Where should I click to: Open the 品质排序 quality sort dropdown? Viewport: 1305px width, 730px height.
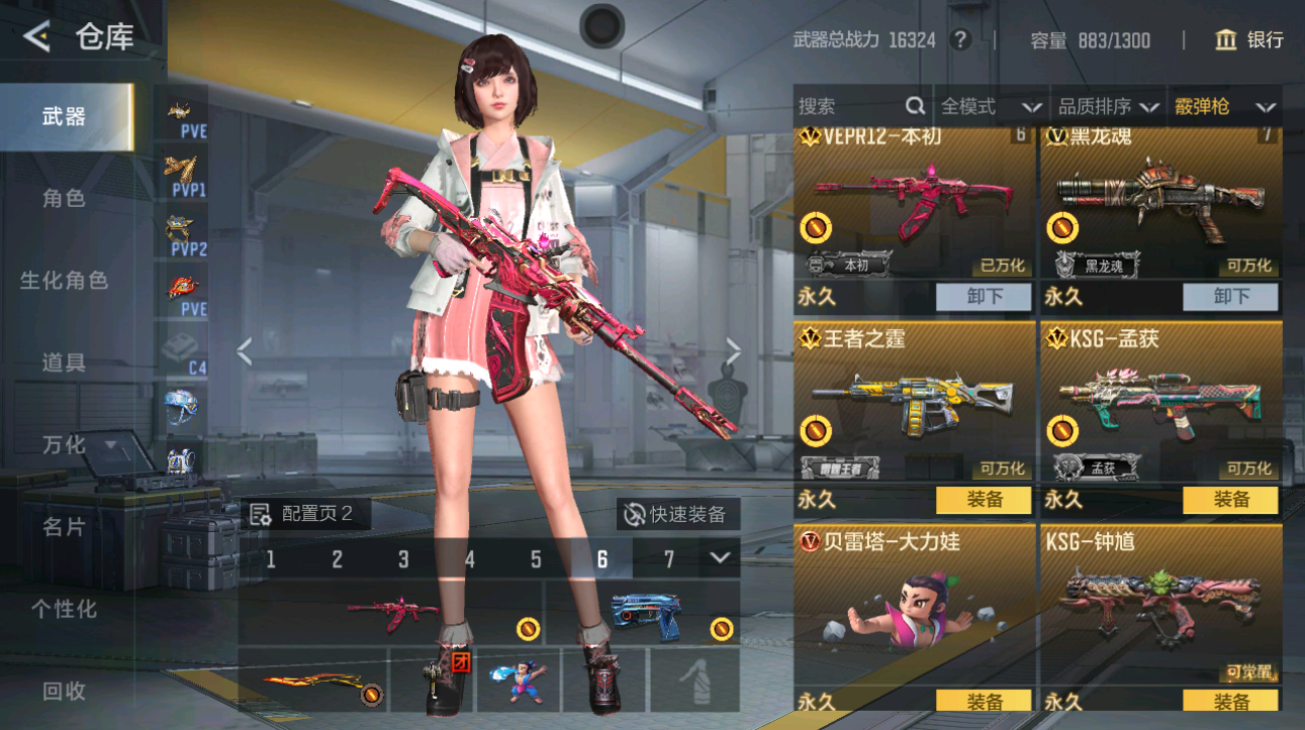point(1116,106)
